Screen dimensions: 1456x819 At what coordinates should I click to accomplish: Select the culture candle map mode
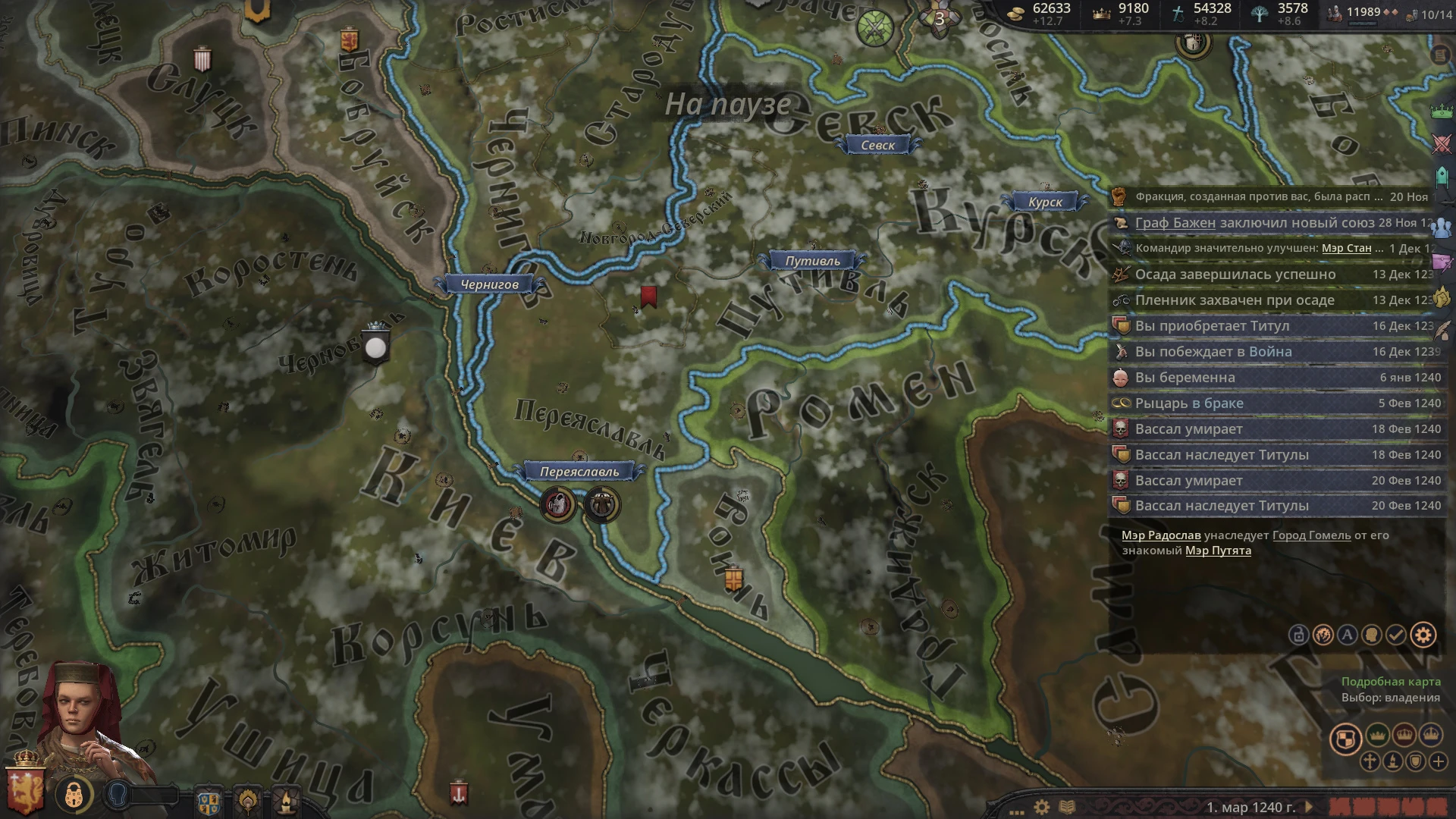(x=1393, y=761)
